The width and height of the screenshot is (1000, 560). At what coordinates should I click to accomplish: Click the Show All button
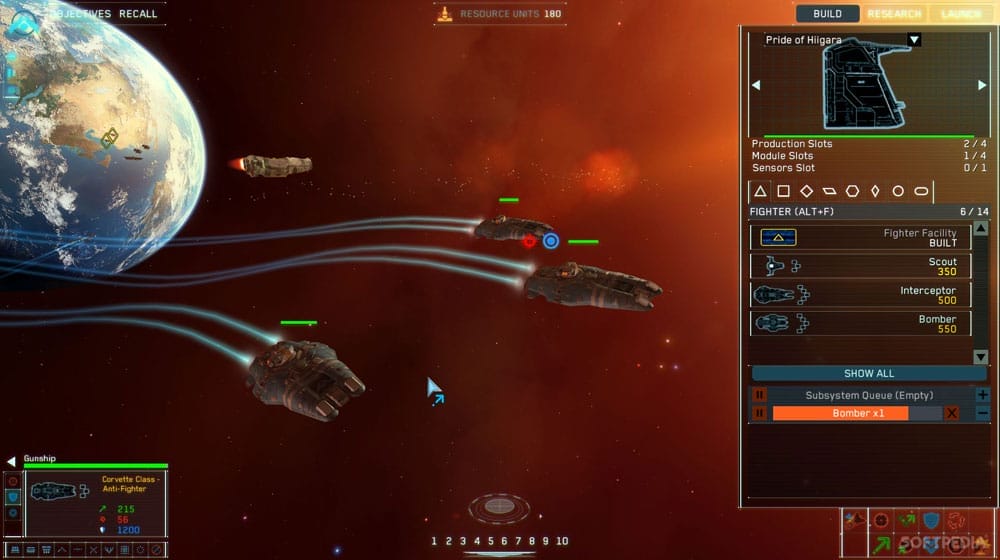tap(869, 373)
